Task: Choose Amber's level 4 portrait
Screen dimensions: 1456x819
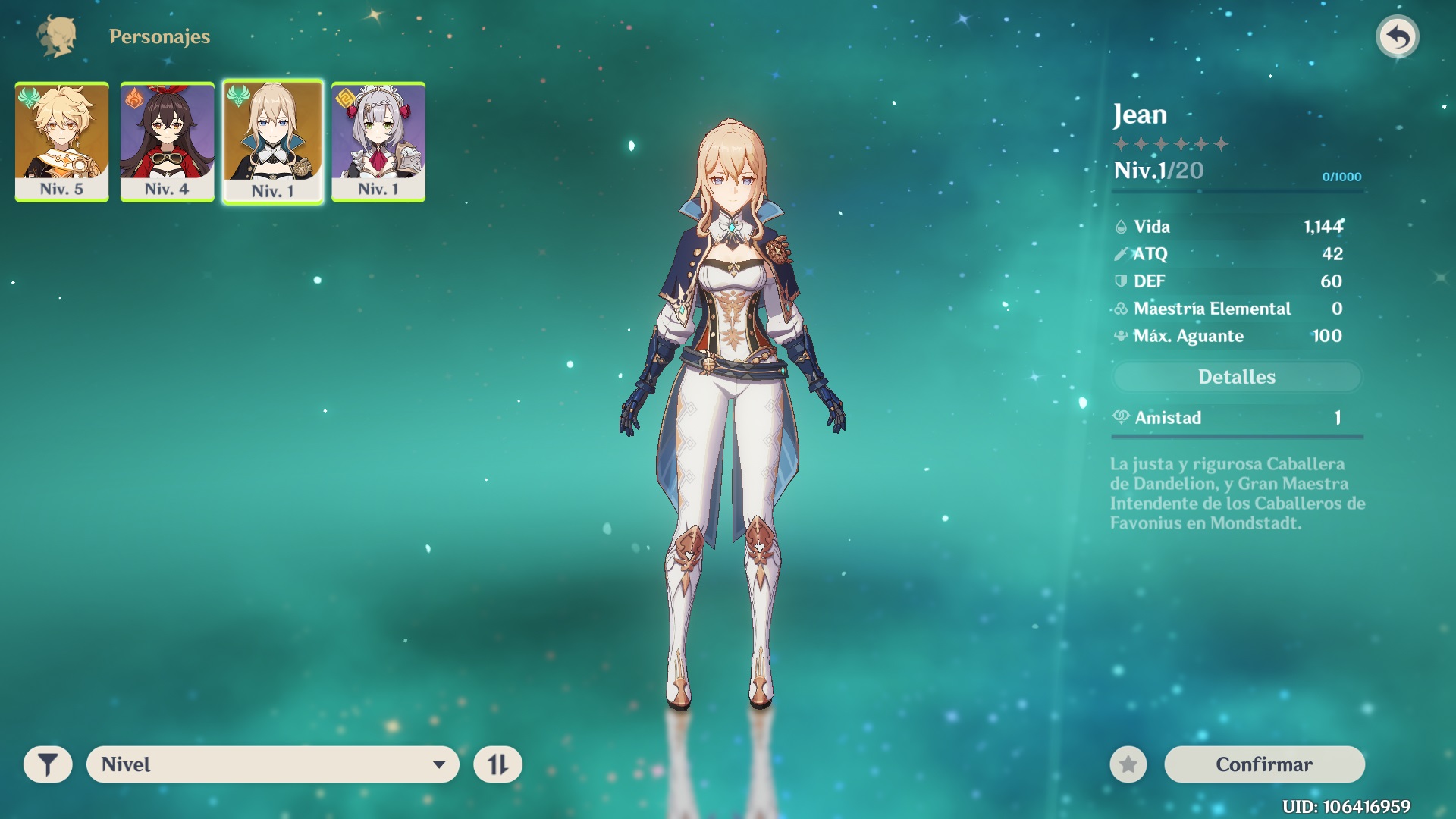Action: (167, 142)
